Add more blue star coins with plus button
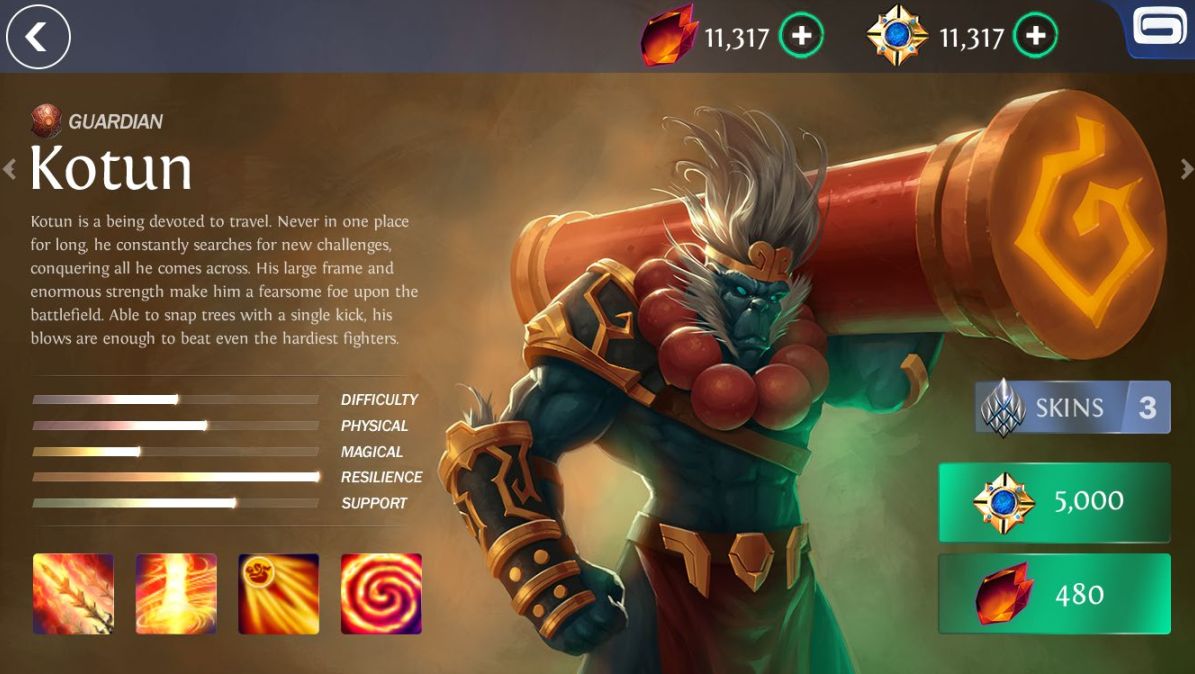This screenshot has height=674, width=1195. pyautogui.click(x=1035, y=37)
